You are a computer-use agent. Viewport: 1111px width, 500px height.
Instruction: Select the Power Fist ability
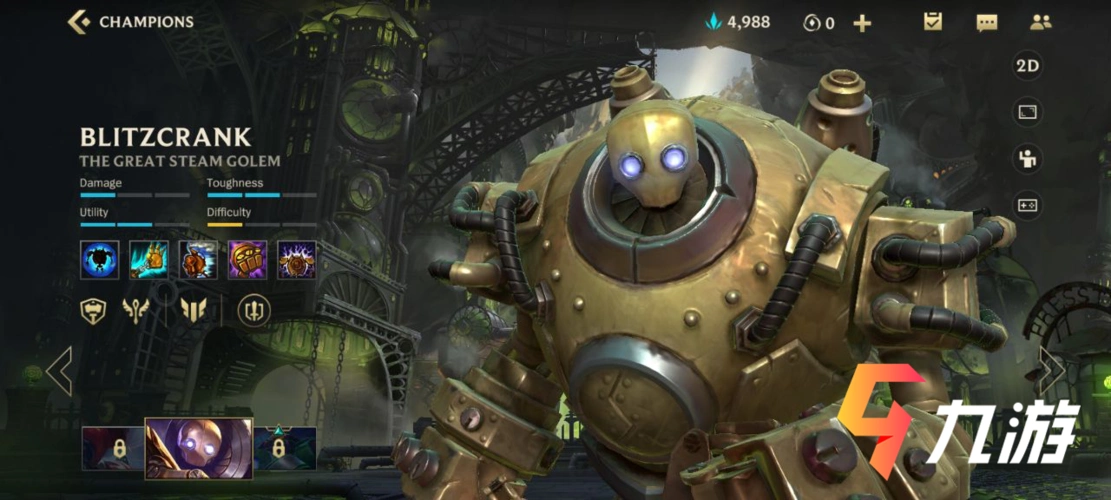click(247, 260)
